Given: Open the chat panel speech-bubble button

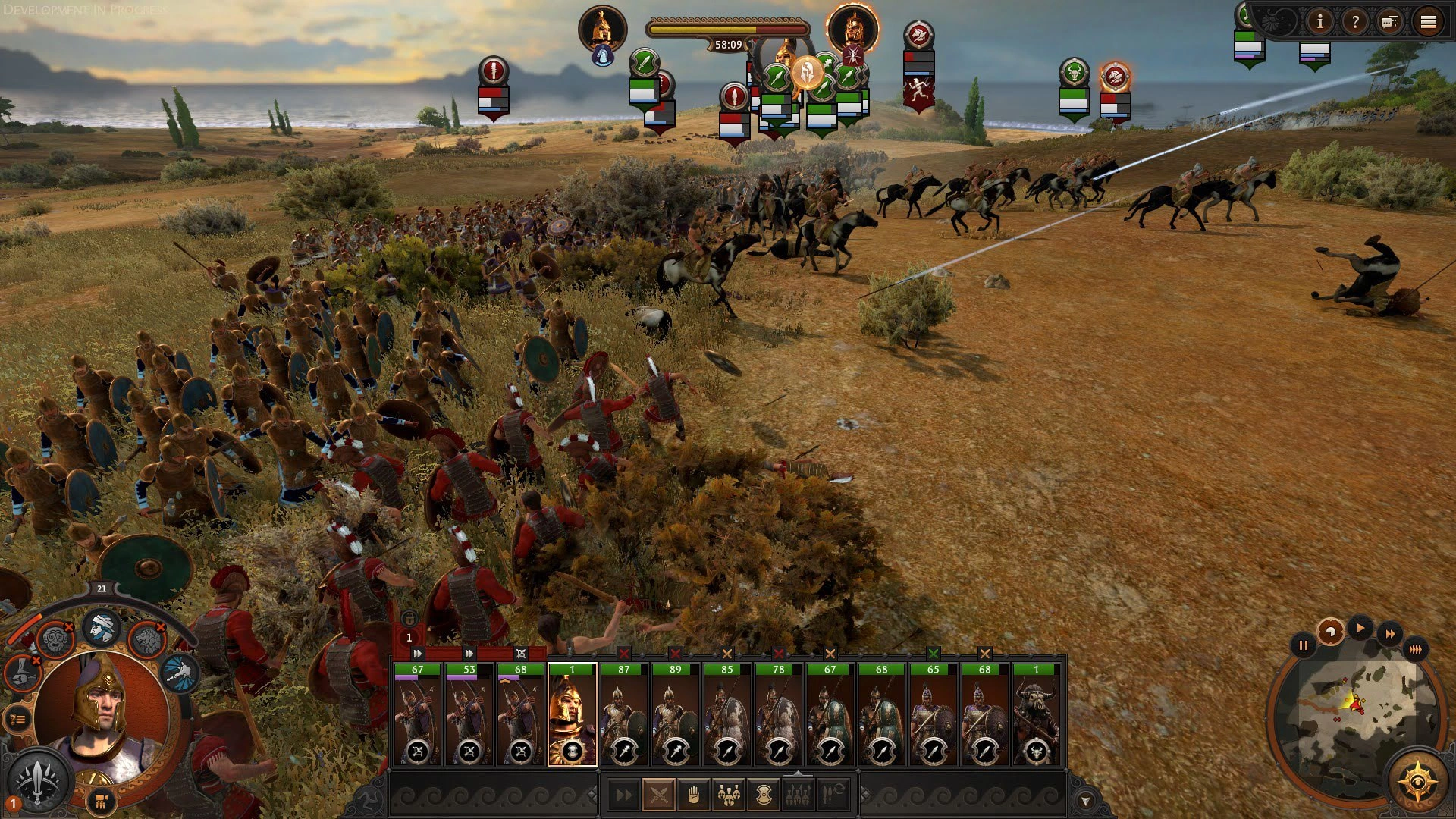Looking at the screenshot, I should coord(1390,22).
